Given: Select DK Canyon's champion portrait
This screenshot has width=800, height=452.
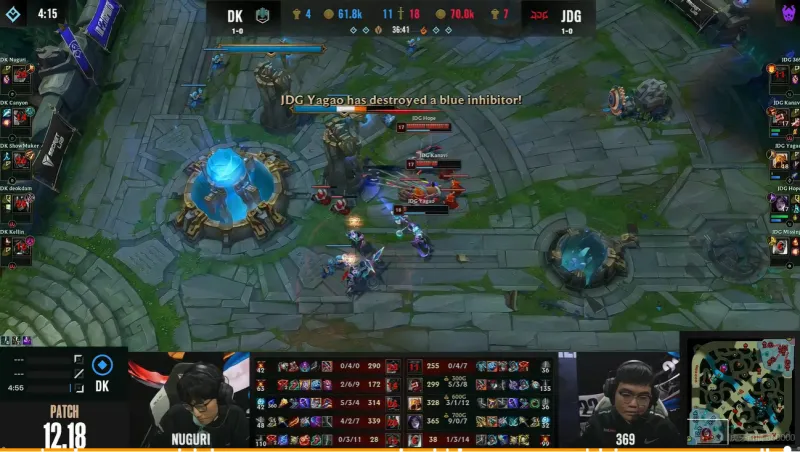Looking at the screenshot, I should (x=22, y=117).
